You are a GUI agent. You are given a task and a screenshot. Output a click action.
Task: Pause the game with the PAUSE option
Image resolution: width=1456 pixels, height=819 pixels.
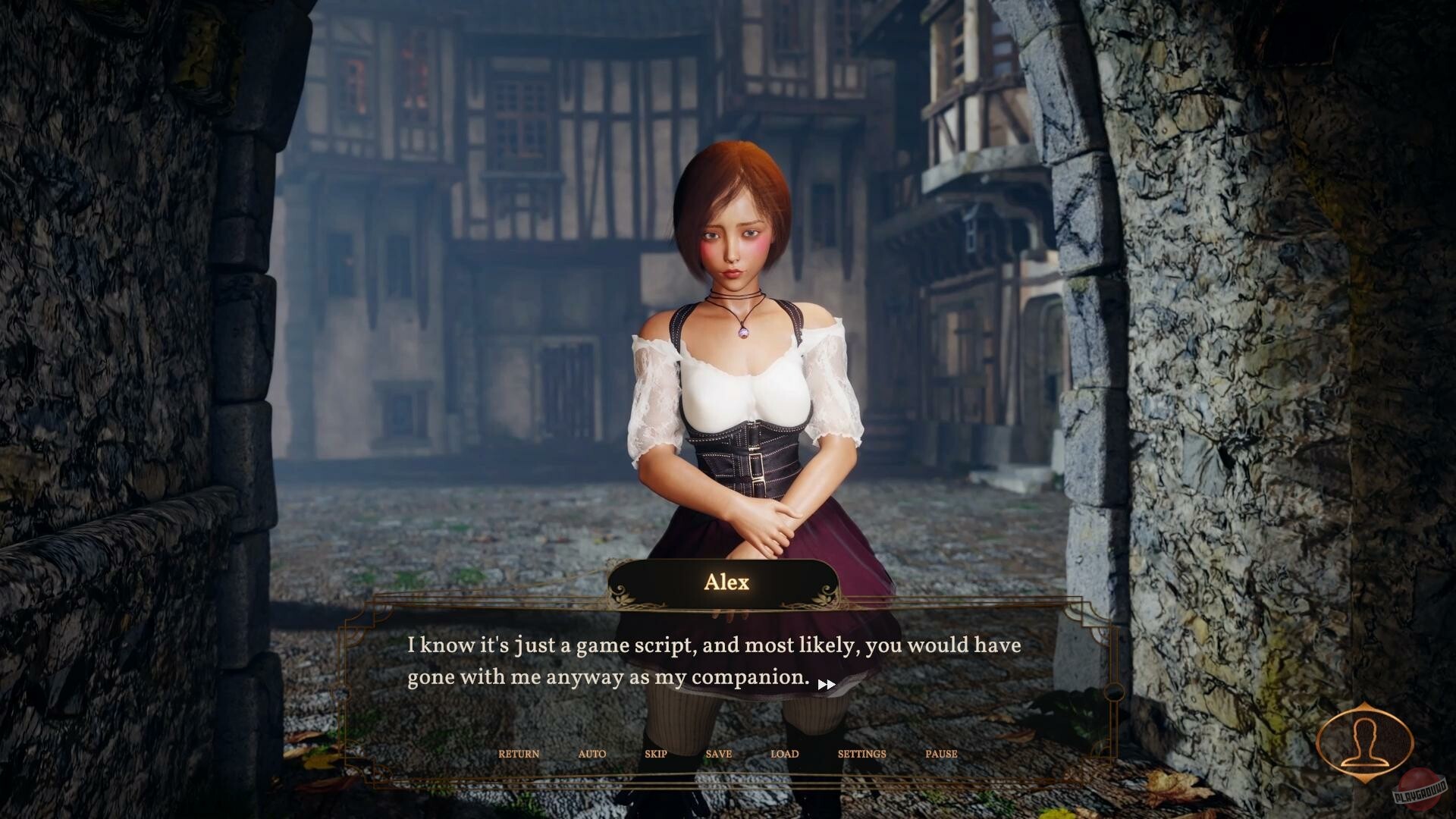click(x=942, y=754)
